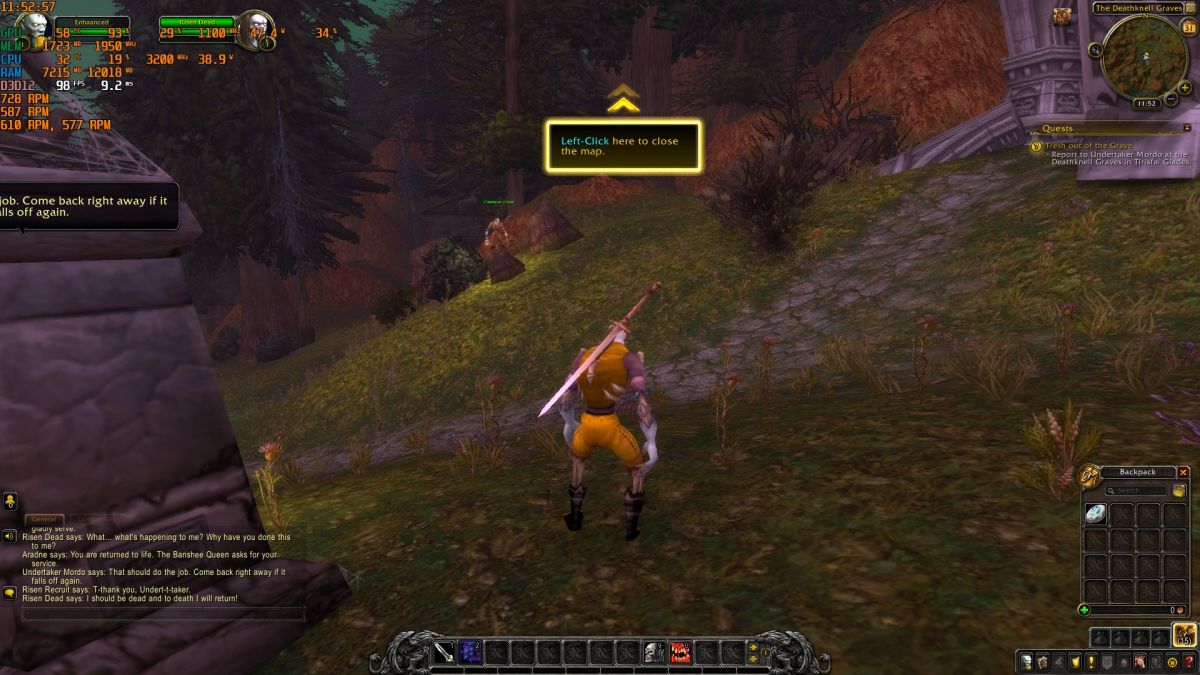Close the Backpack window
The height and width of the screenshot is (675, 1200).
pyautogui.click(x=1184, y=472)
